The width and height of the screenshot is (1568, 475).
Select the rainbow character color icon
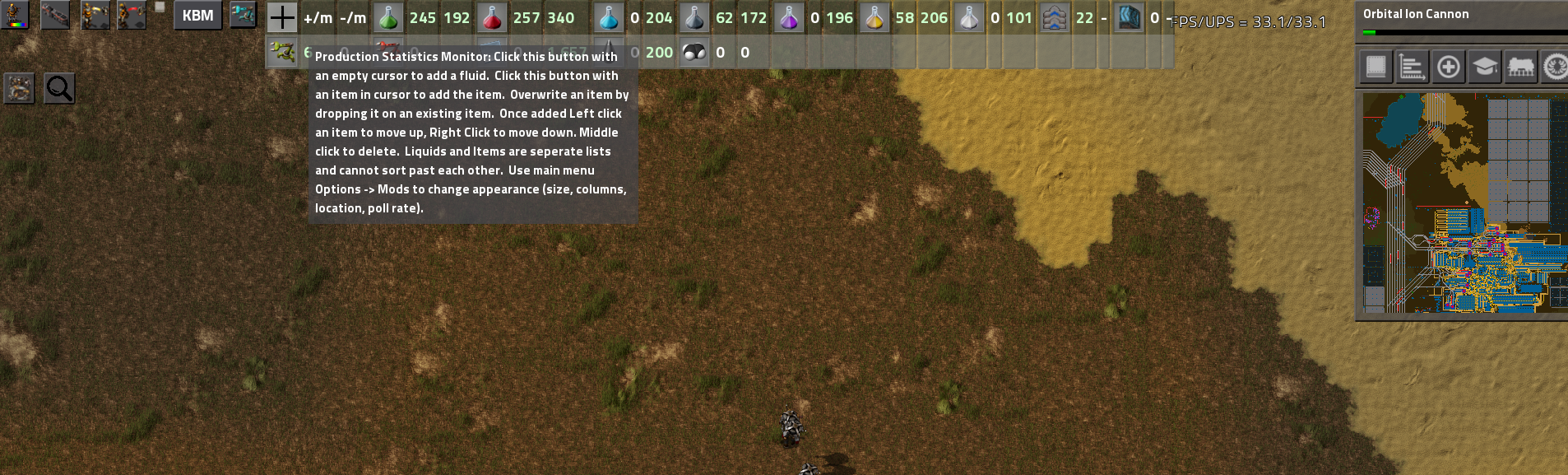[x=16, y=15]
